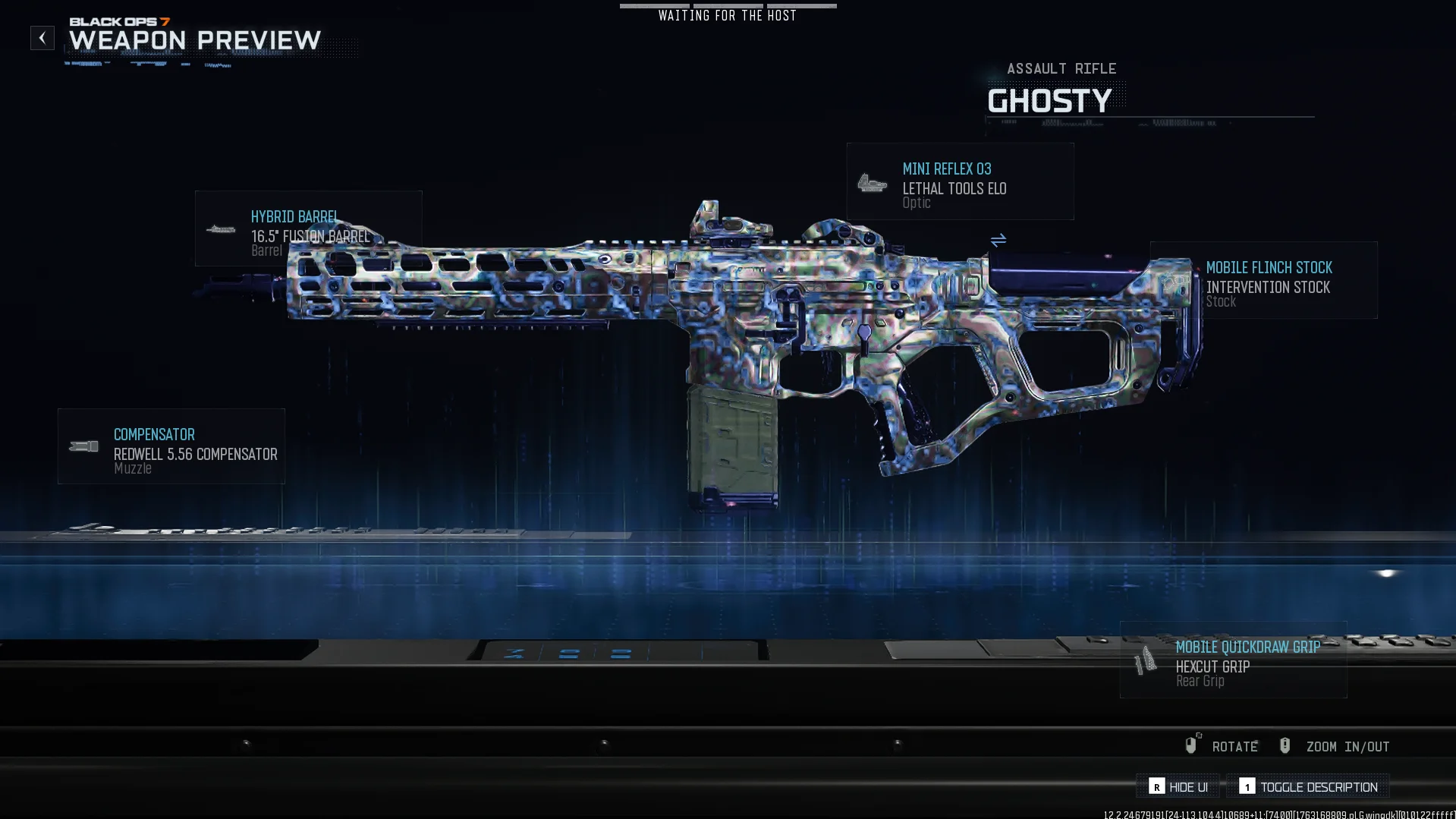The image size is (1456, 819).
Task: Click the Hide UI button
Action: [1178, 787]
